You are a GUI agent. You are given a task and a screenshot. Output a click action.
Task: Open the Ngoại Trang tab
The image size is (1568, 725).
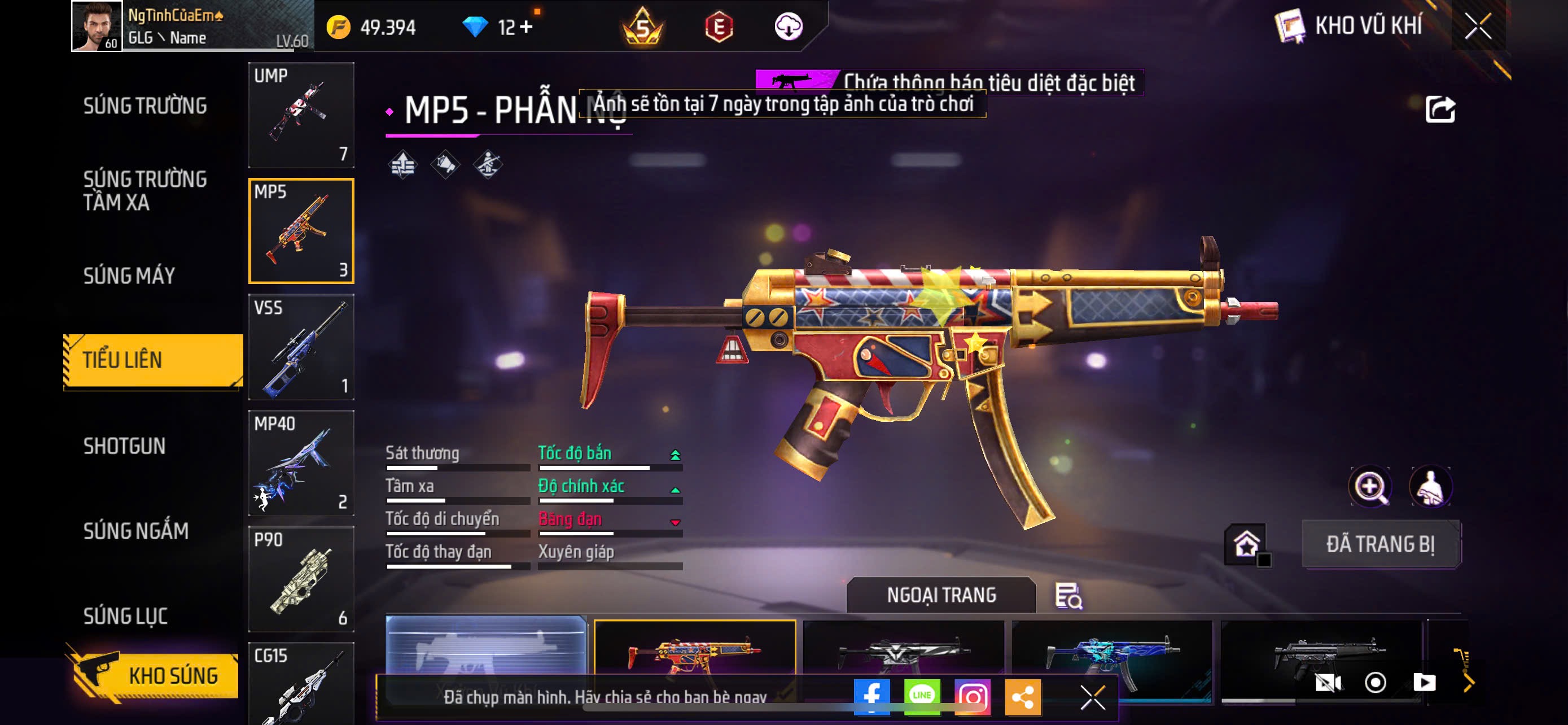[x=940, y=595]
